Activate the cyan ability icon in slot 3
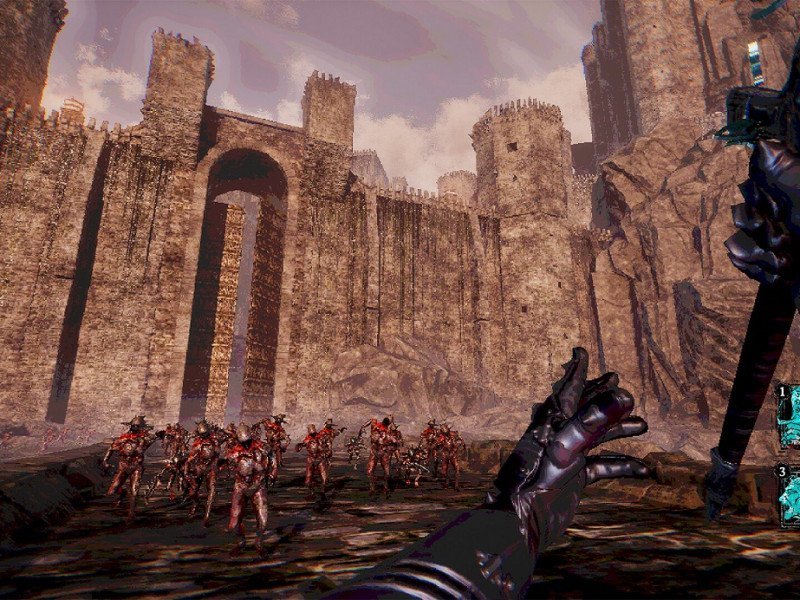 tap(789, 497)
